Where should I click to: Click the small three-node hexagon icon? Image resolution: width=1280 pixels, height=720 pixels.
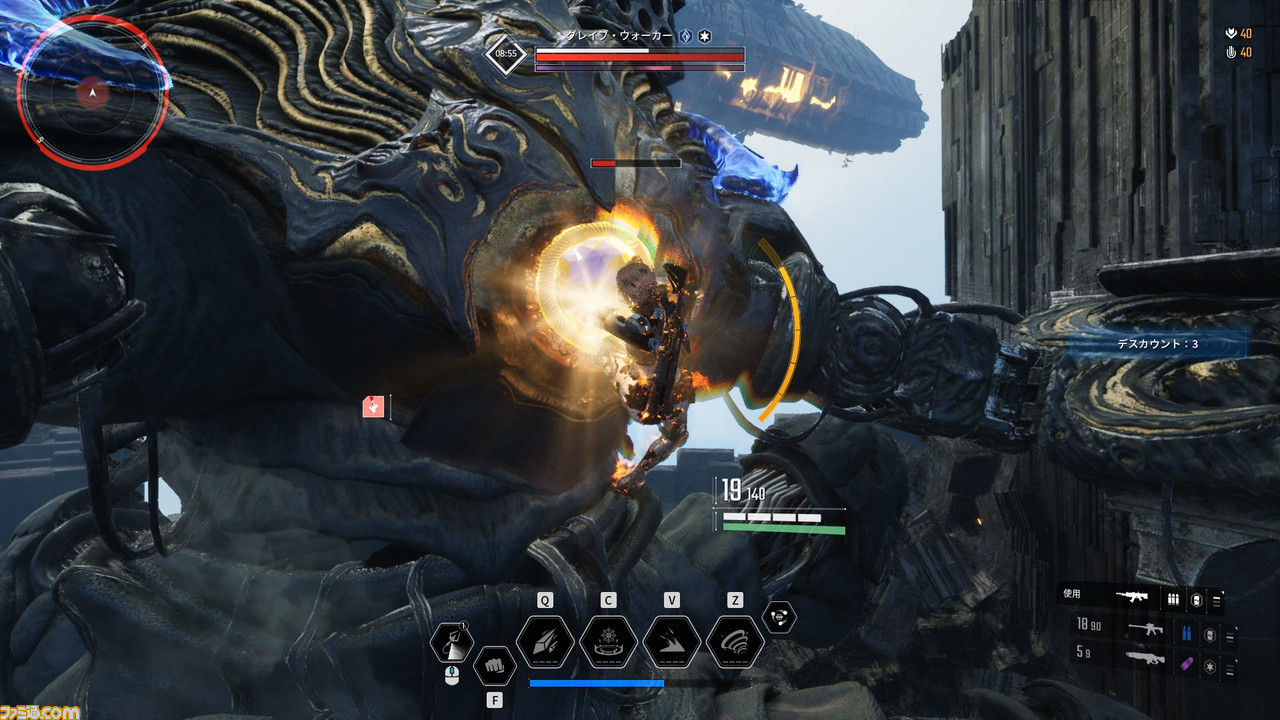(778, 618)
